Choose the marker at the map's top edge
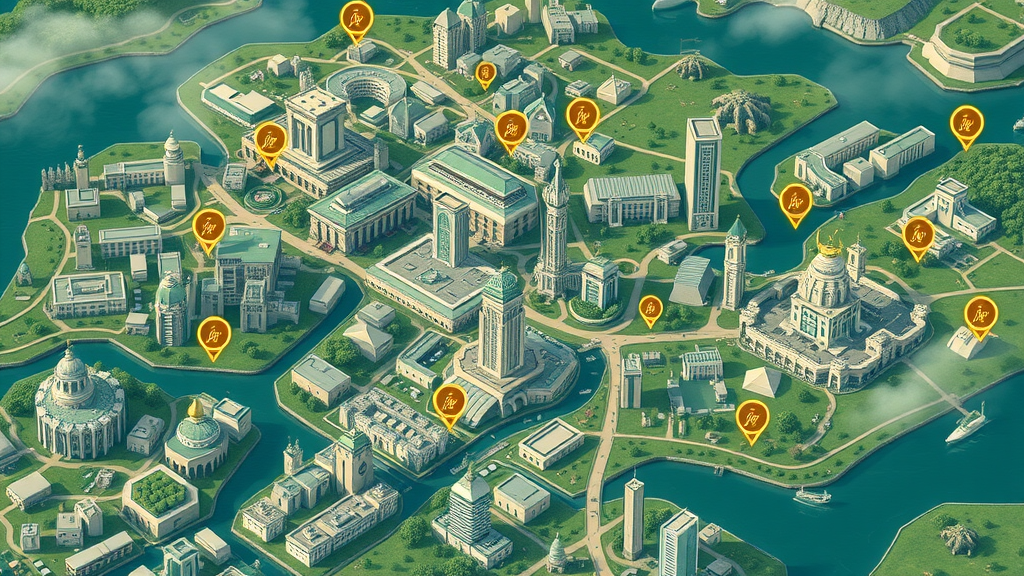This screenshot has height=576, width=1024. [356, 18]
